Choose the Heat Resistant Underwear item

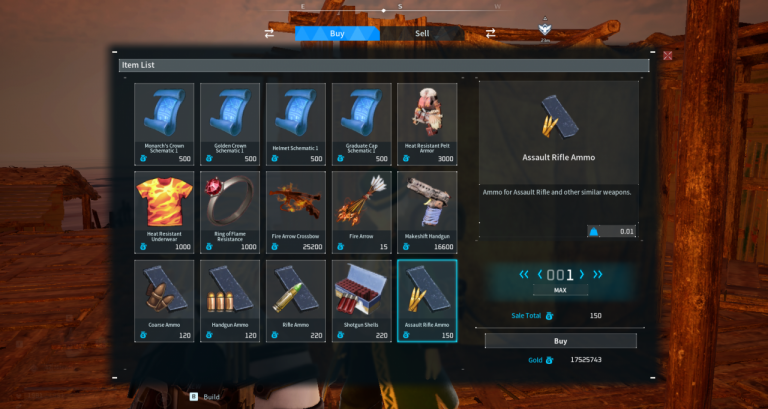[164, 212]
